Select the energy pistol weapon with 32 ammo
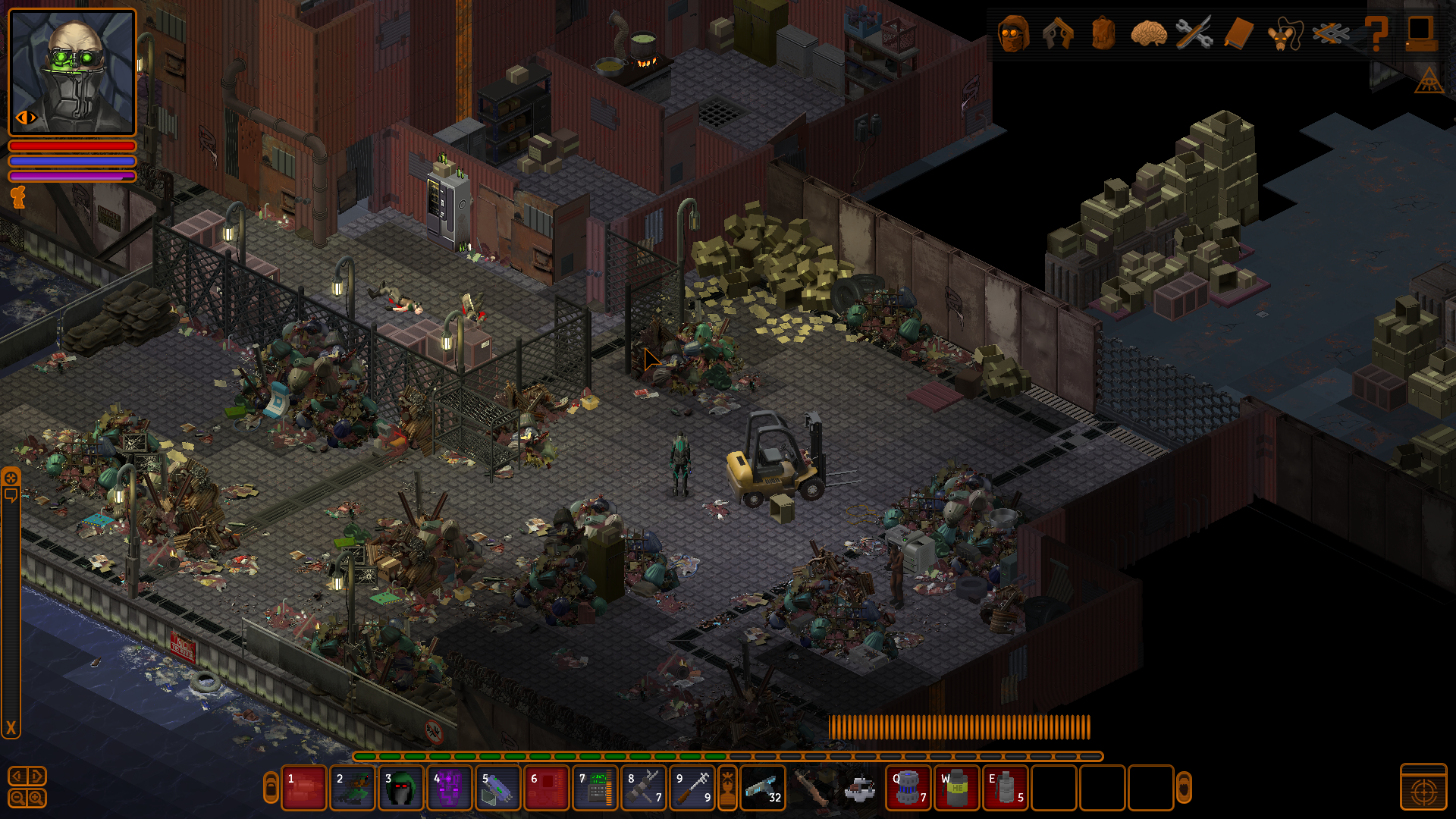This screenshot has height=819, width=1456. [762, 788]
